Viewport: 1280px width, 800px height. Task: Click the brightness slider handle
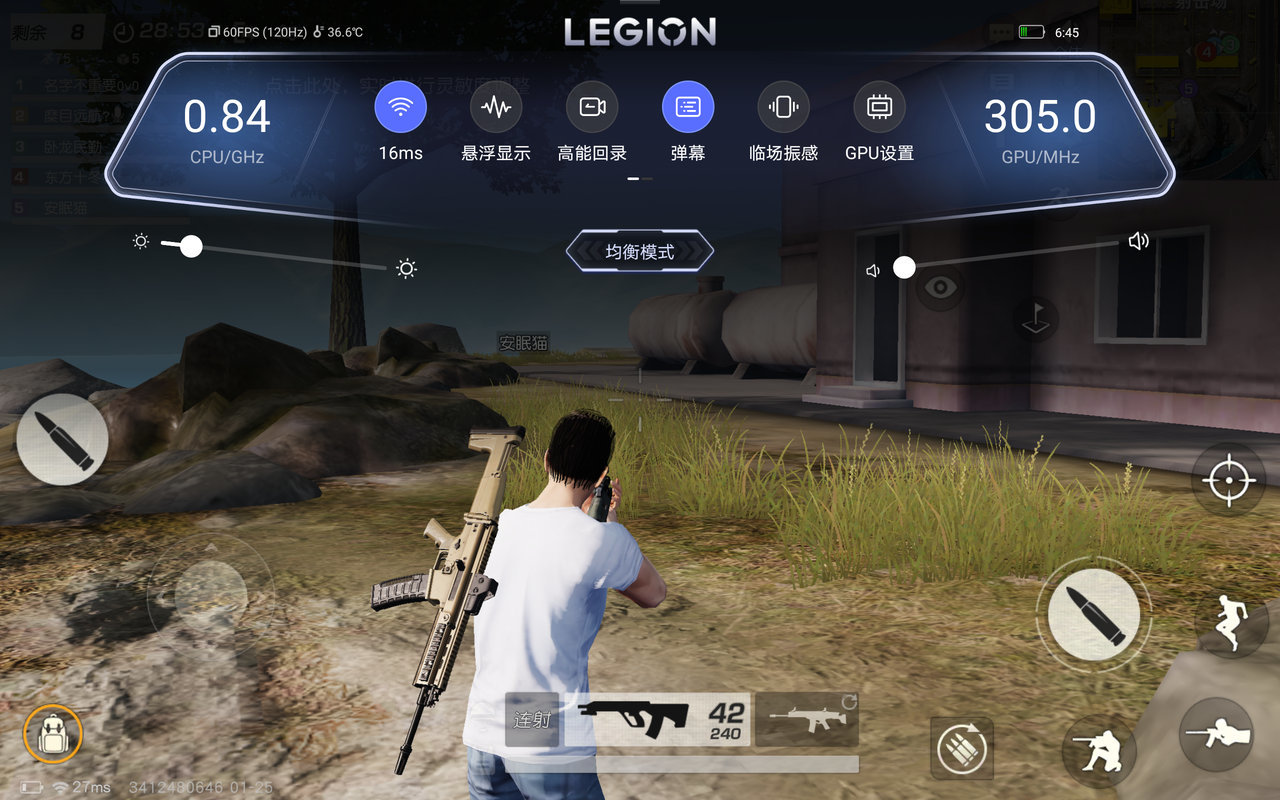pos(191,246)
